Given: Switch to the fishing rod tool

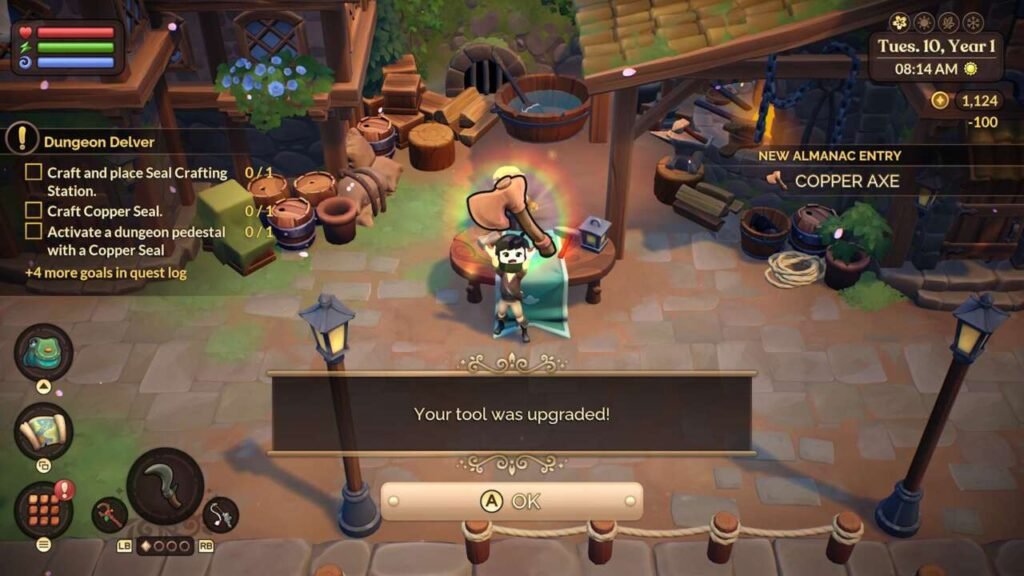Looking at the screenshot, I should point(219,514).
